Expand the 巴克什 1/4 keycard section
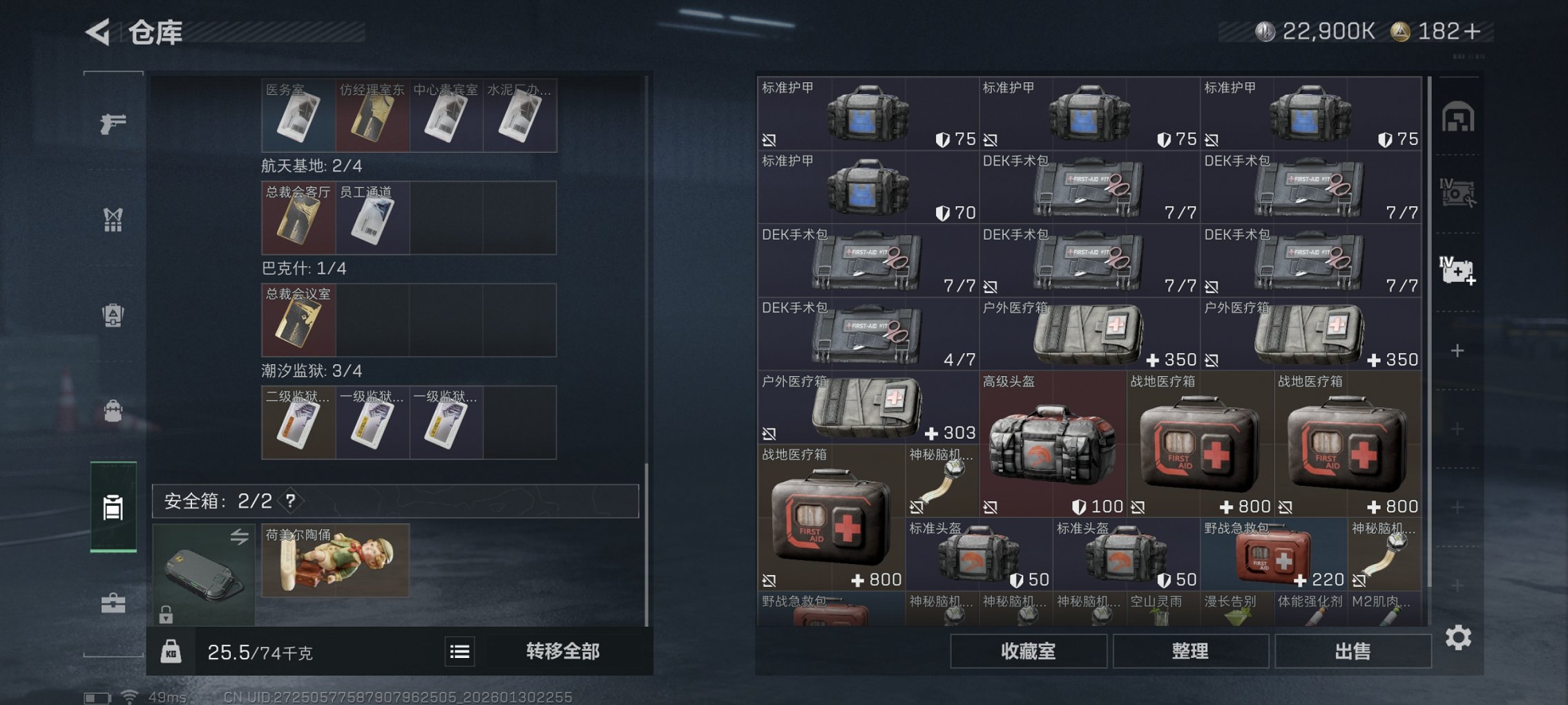1568x705 pixels. point(305,269)
